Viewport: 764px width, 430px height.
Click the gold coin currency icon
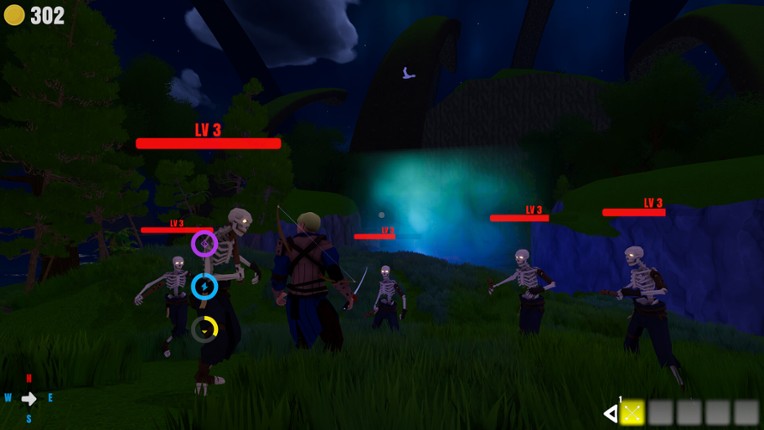pyautogui.click(x=14, y=15)
